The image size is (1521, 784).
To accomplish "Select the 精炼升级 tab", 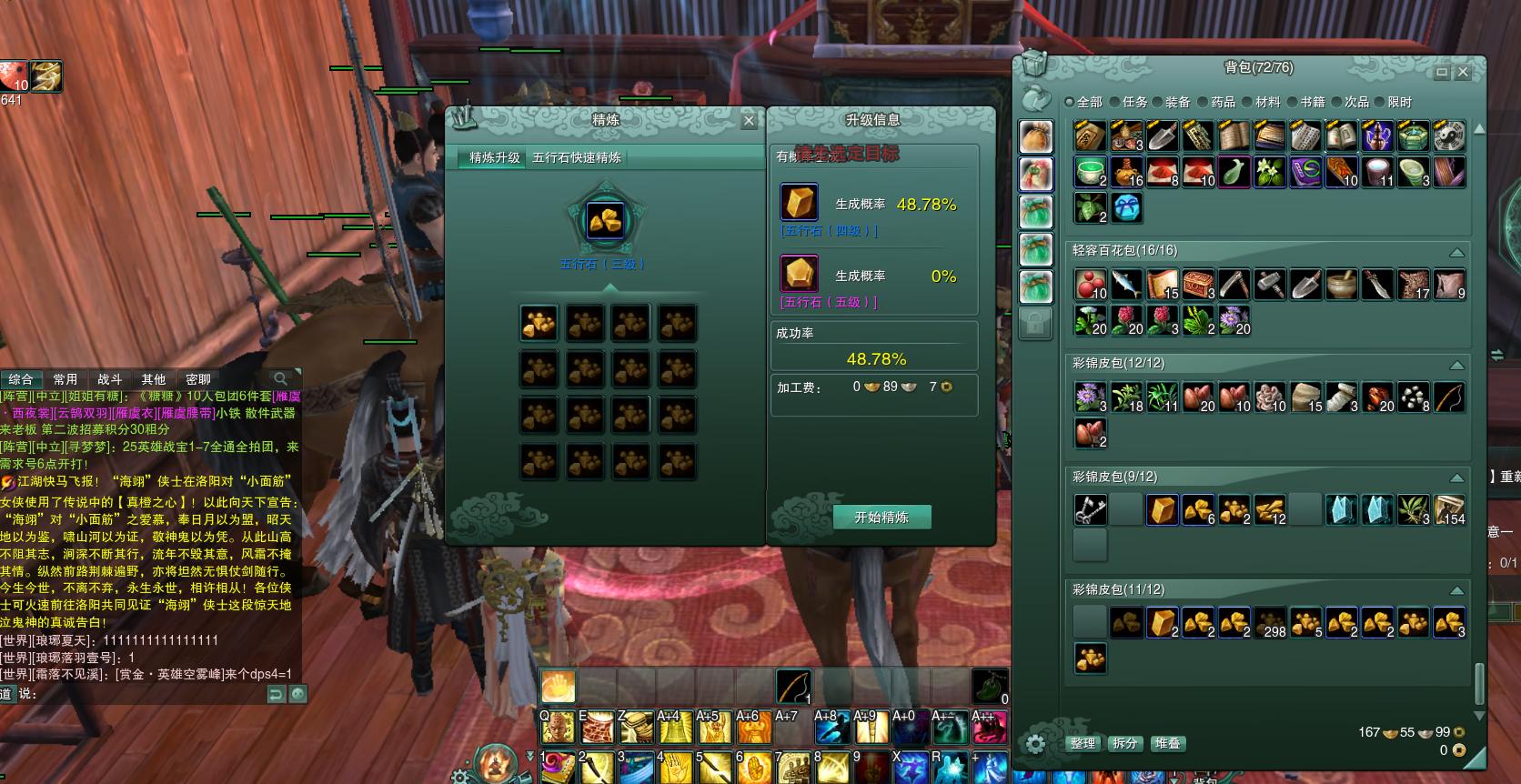I will pos(494,157).
